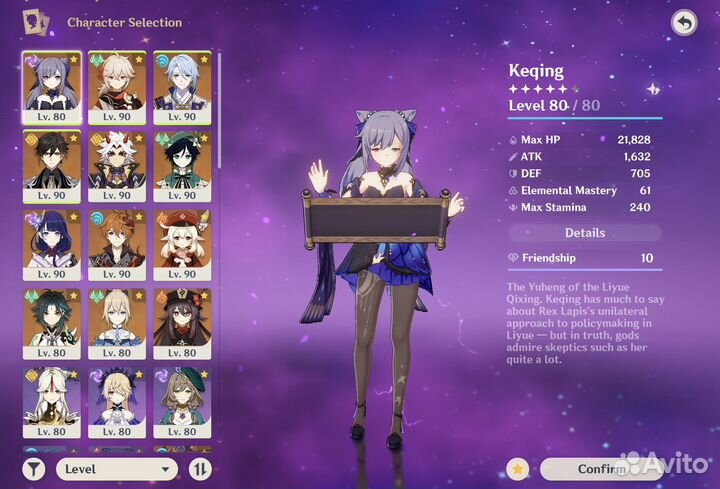Choose Hu Tao's portrait
Screen dimensions: 720x489
tap(181, 322)
